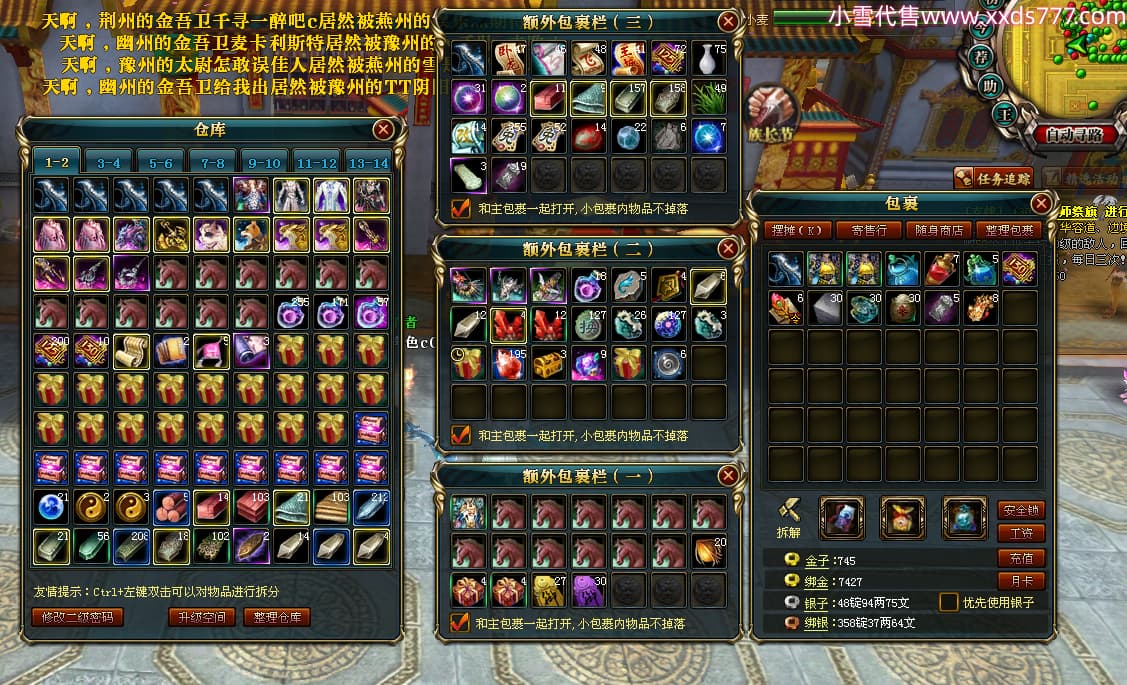Viewport: 1127px width, 685px height.
Task: Open the 任务追踪 quest tracker
Action: pyautogui.click(x=992, y=178)
